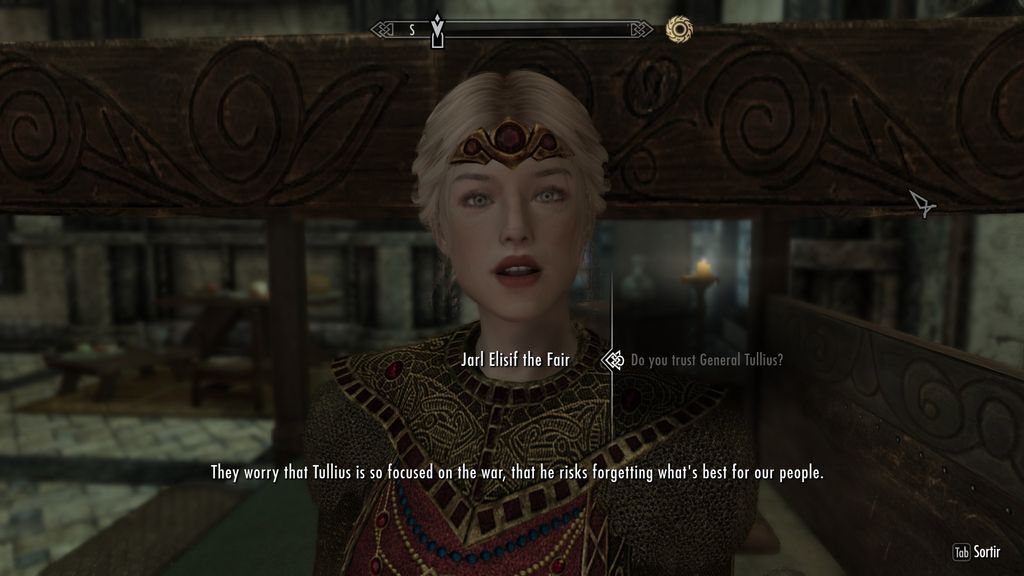The image size is (1024, 576).
Task: Ask "Do you trust General Tullius?"
Action: coord(706,360)
